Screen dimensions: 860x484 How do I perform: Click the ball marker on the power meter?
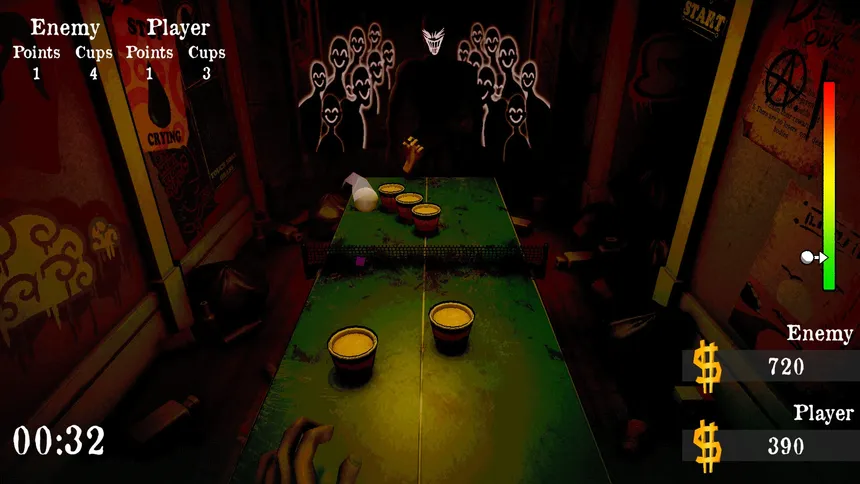tap(808, 257)
